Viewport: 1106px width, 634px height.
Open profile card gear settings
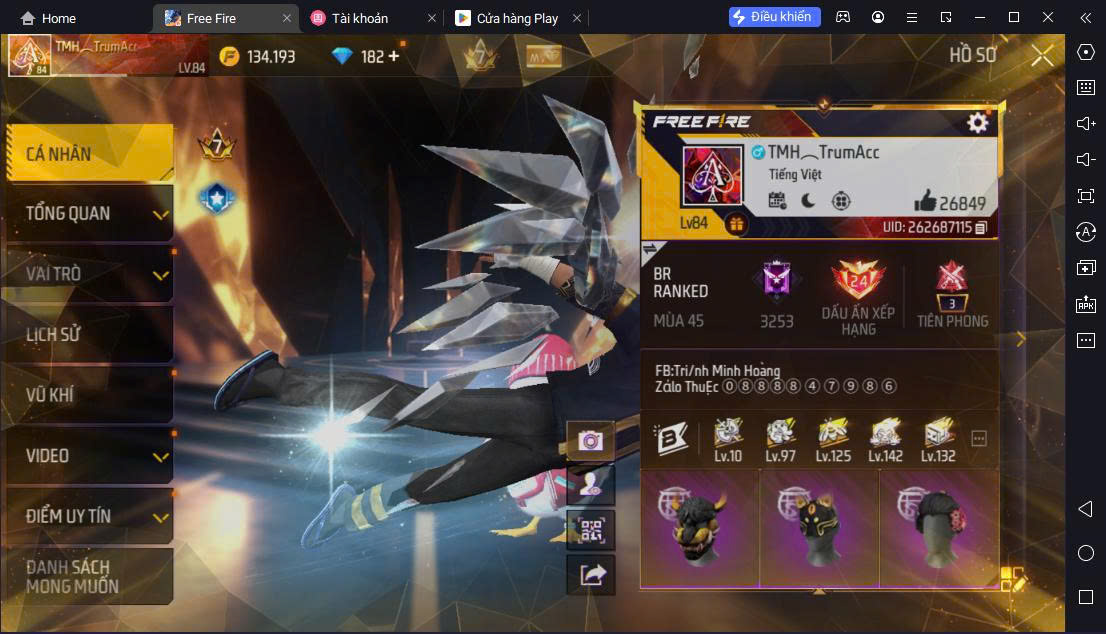977,122
